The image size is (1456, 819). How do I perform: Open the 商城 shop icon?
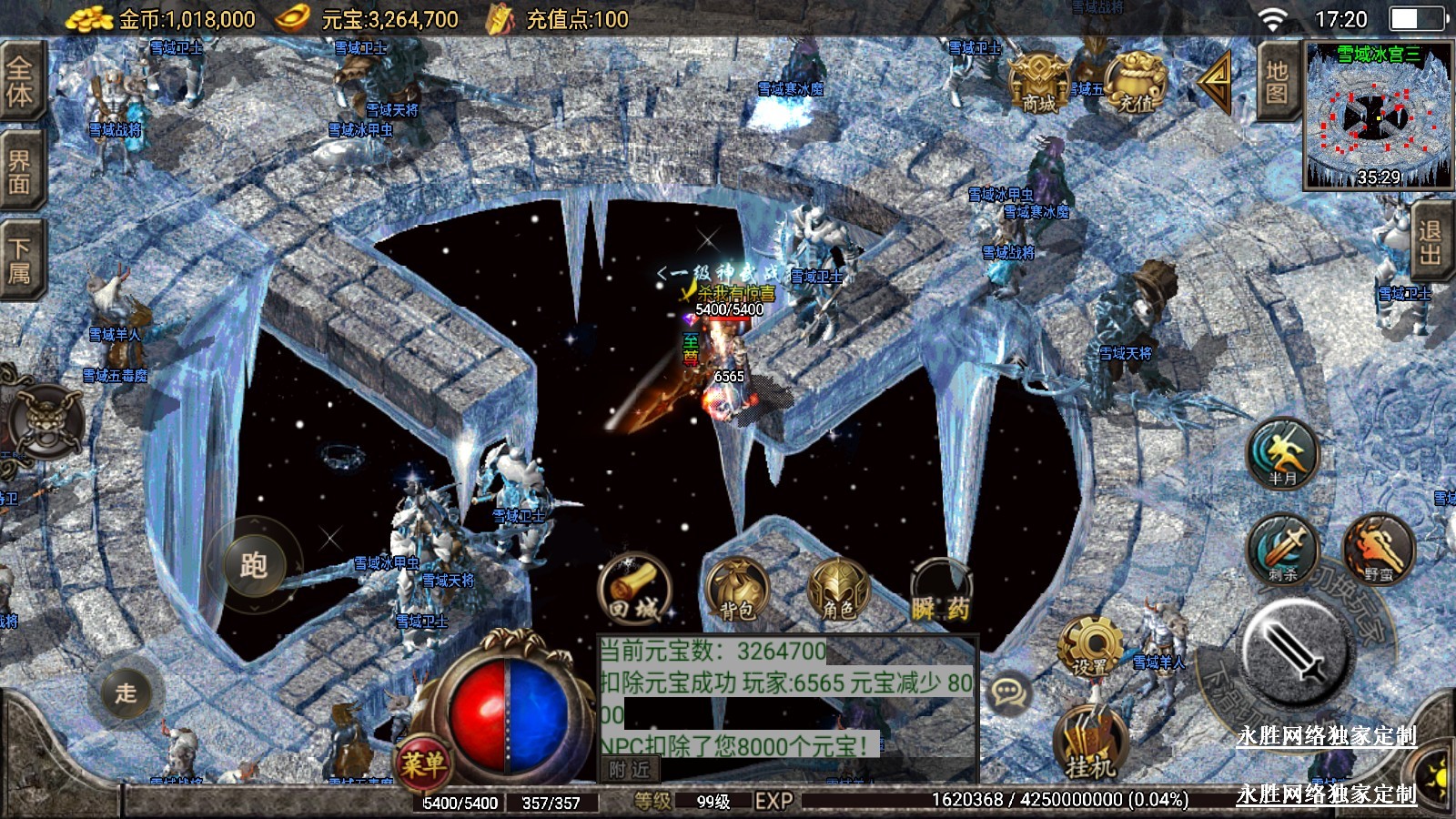[x=1038, y=83]
